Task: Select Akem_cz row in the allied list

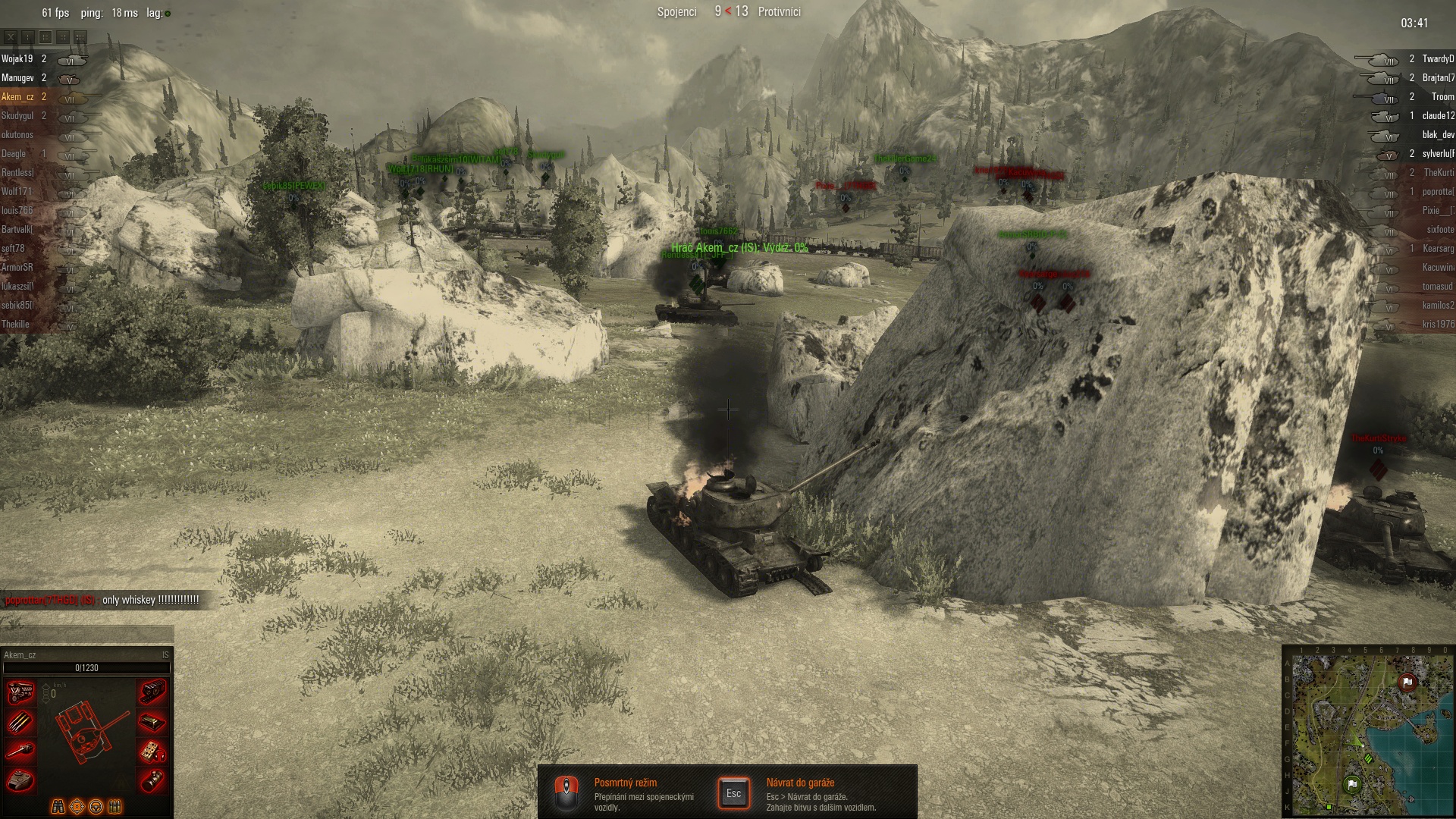Action: coord(17,97)
